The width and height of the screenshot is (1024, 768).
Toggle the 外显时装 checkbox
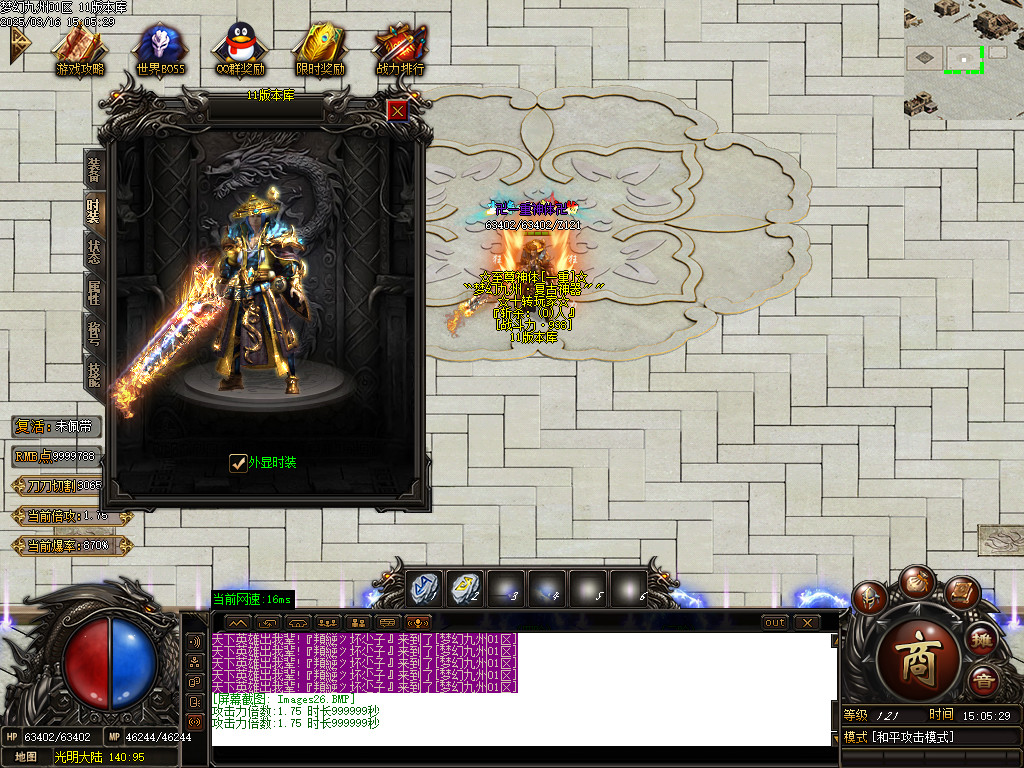coord(238,462)
